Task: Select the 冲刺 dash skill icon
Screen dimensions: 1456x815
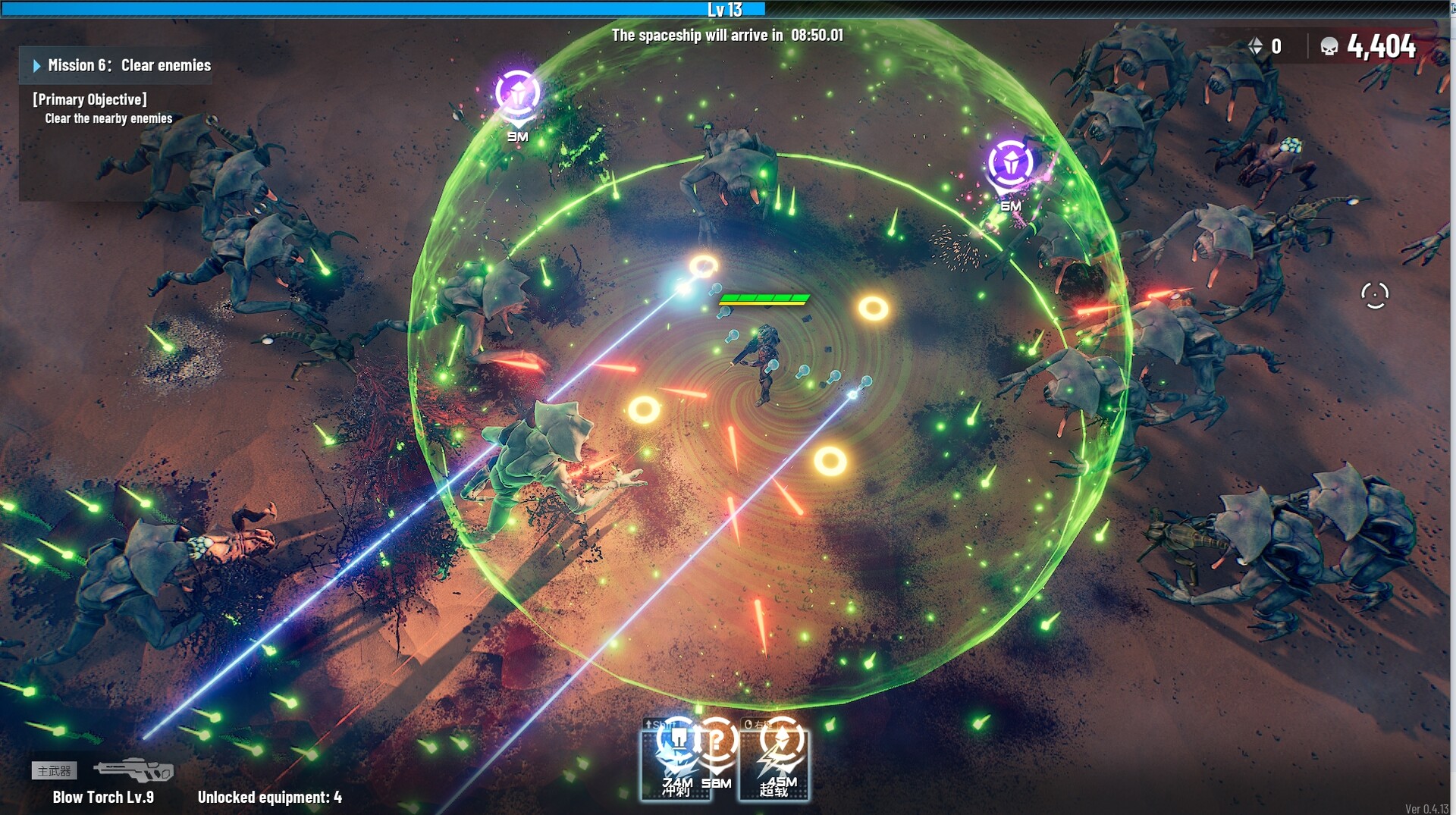Action: click(676, 762)
